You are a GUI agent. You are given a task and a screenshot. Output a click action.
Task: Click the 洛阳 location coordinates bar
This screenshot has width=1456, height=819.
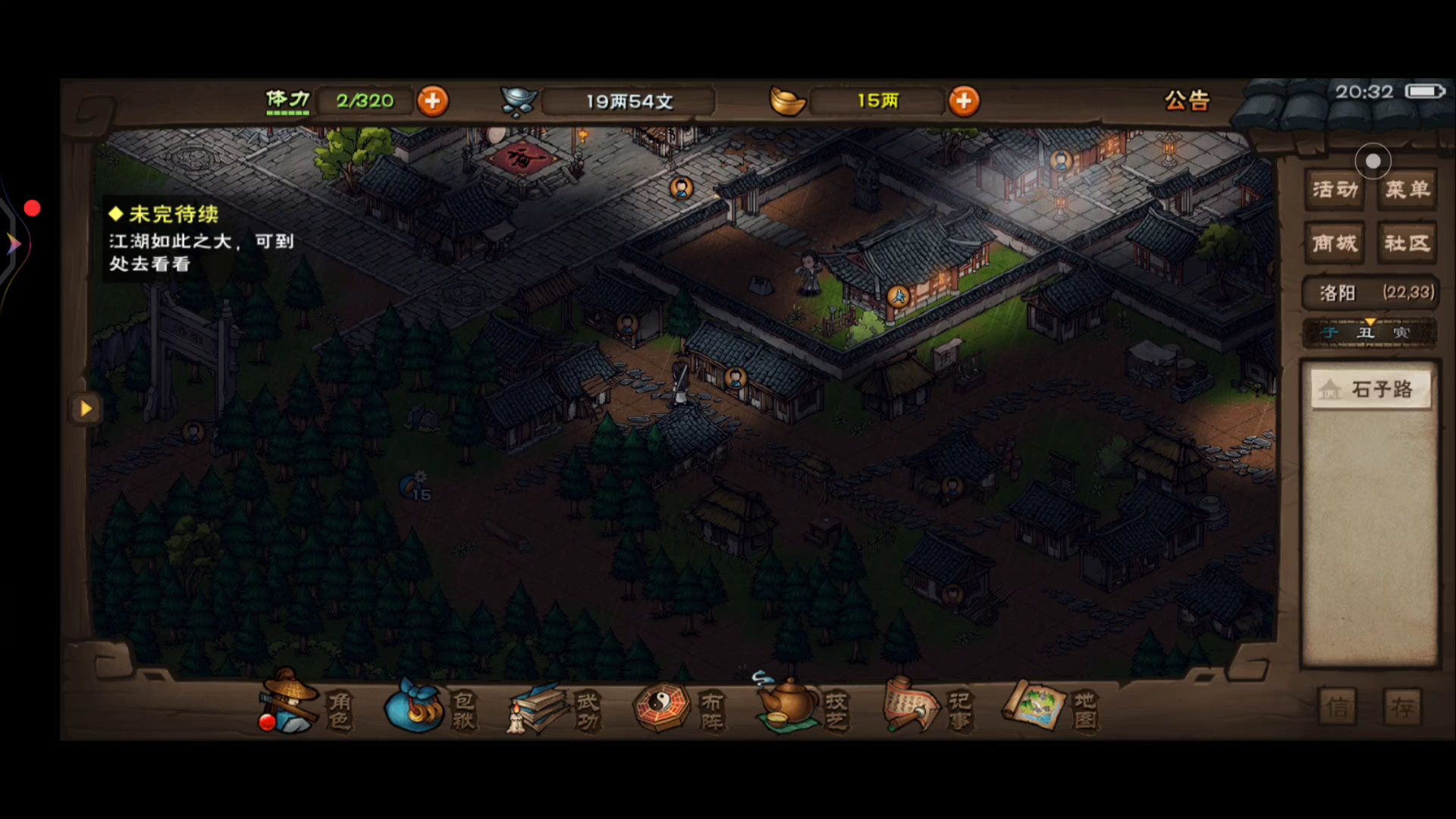point(1370,293)
